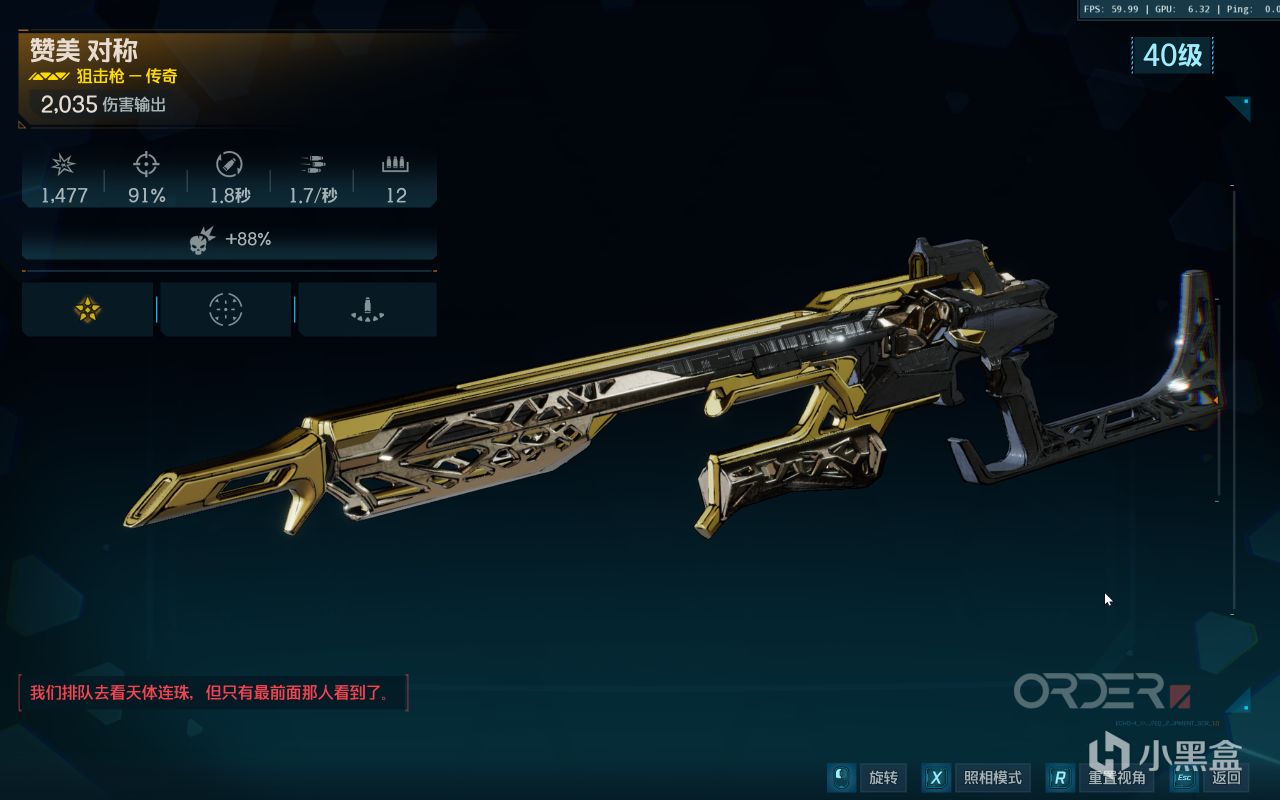The height and width of the screenshot is (800, 1280).
Task: Click the 返回 back button
Action: 1210,778
